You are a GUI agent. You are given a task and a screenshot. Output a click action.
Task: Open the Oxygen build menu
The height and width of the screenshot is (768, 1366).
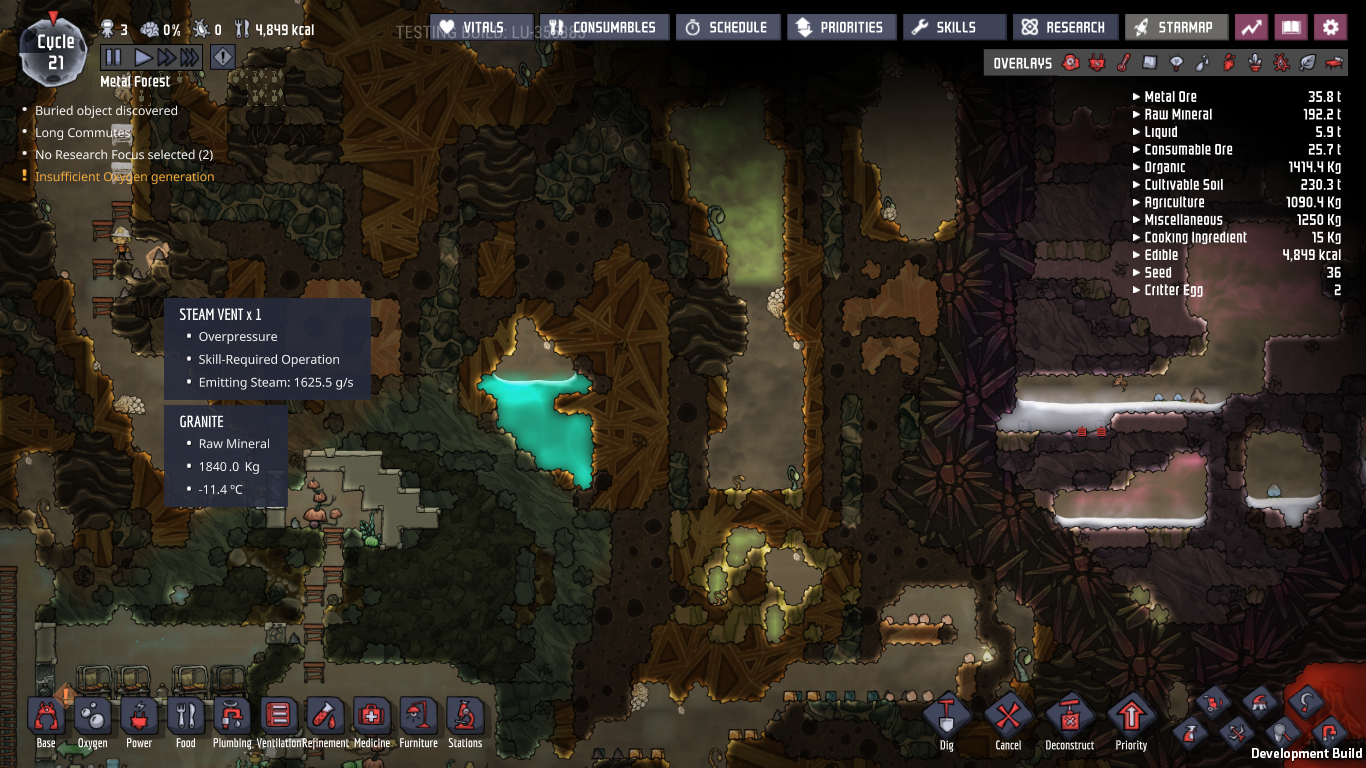click(92, 716)
